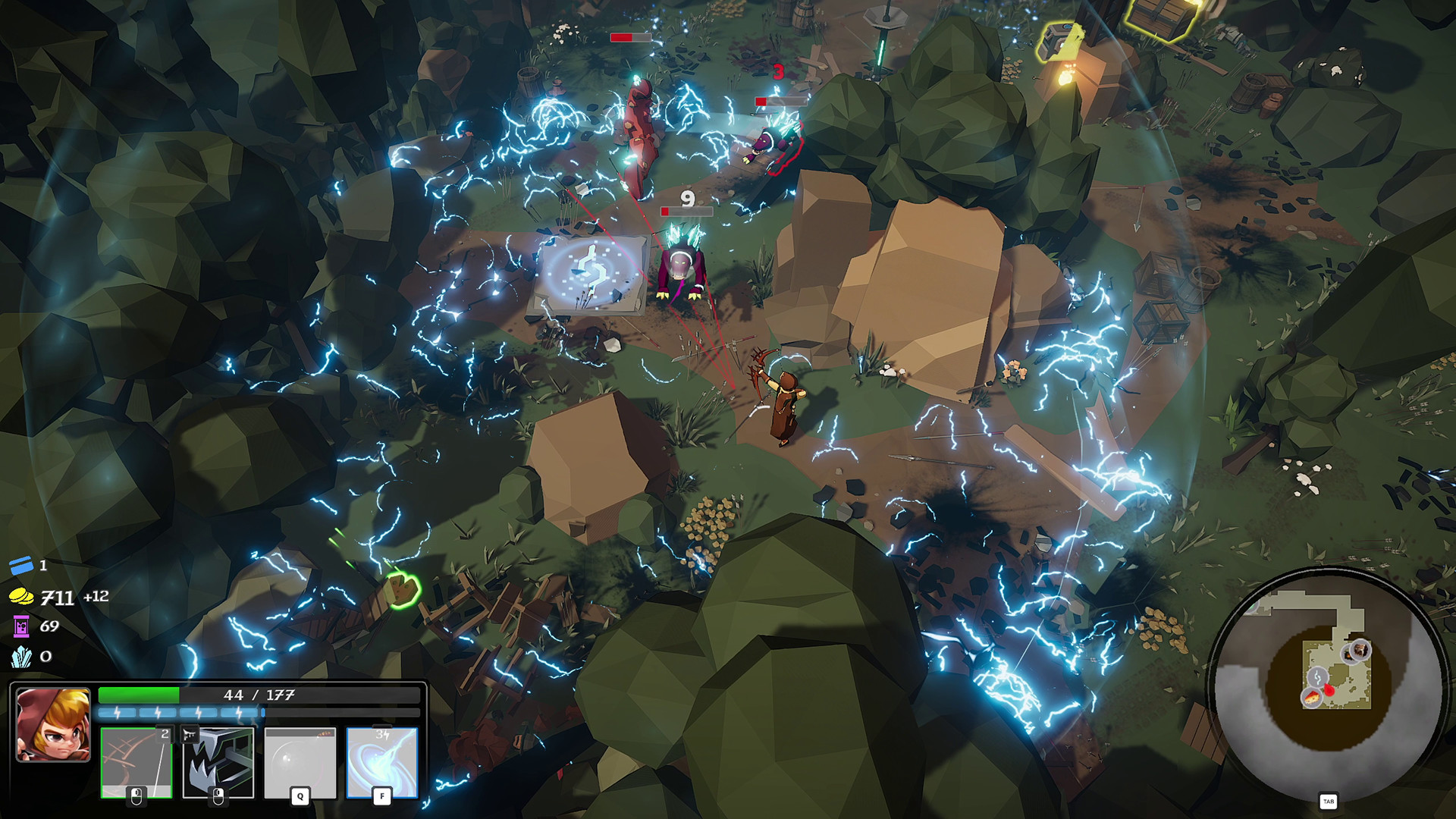
Task: Select the bow arrow-shot ability slot
Action: [x=136, y=761]
